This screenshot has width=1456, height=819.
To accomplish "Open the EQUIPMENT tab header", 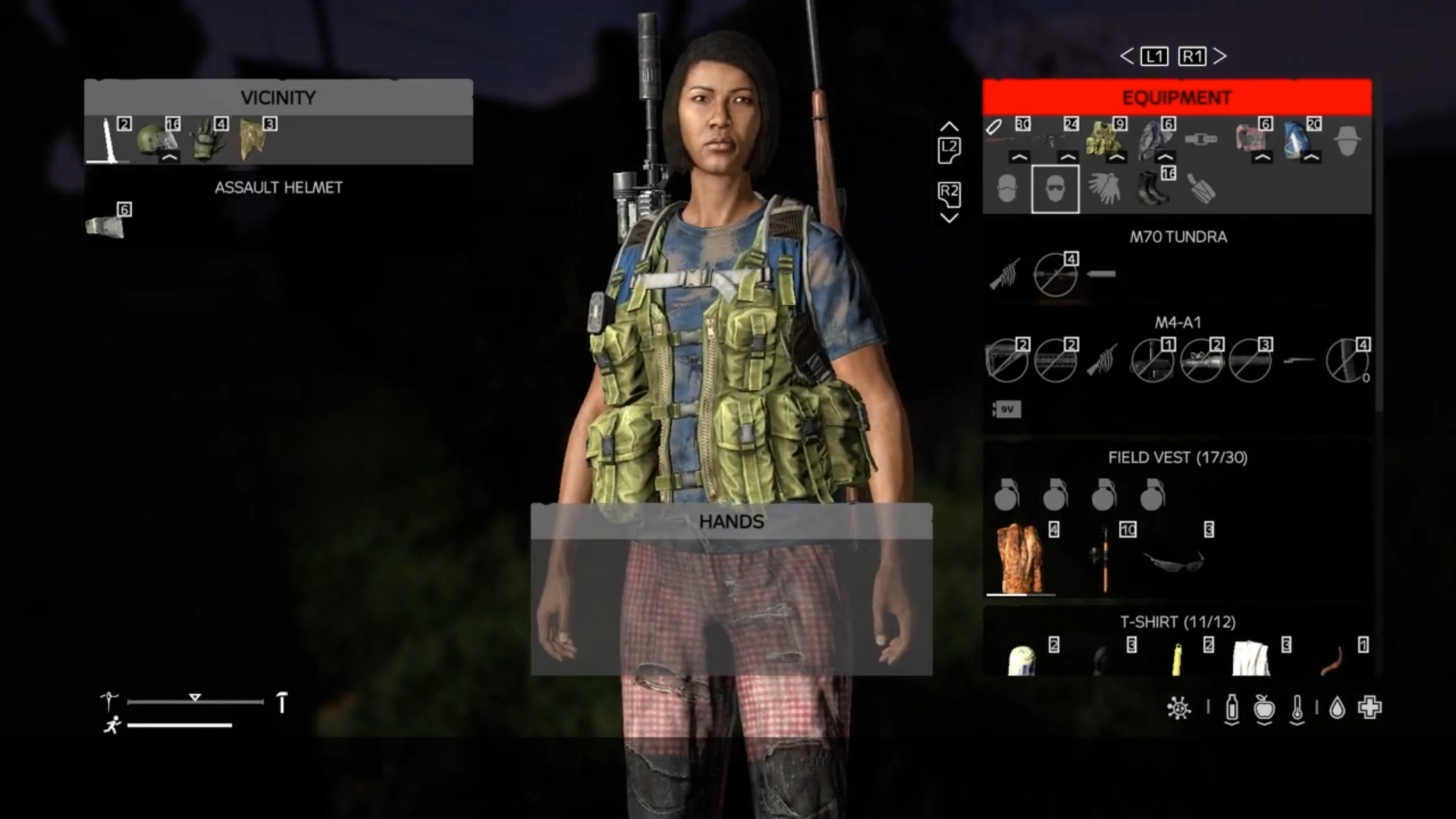I will 1177,97.
